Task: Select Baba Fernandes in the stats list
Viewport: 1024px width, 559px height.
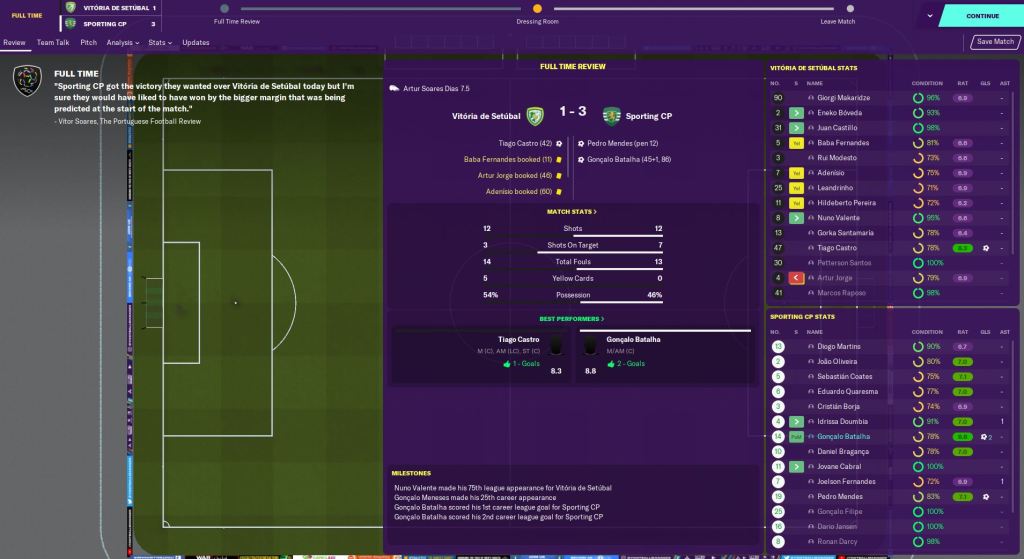Action: 843,143
